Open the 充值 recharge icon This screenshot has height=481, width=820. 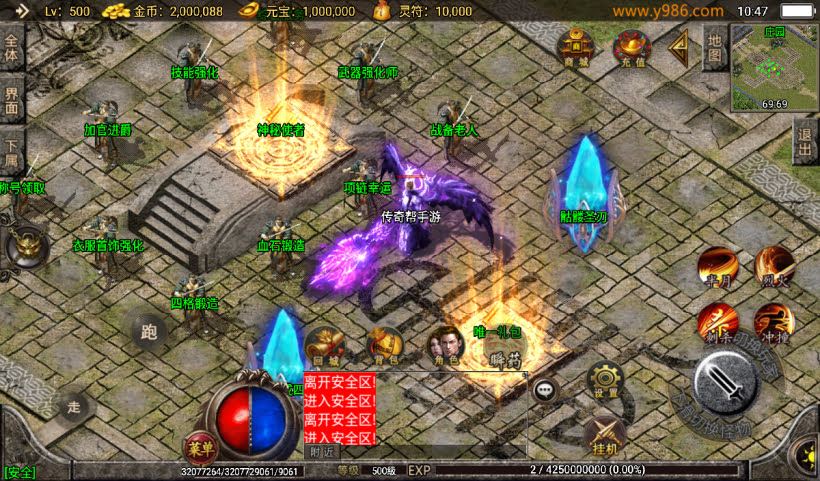[632, 47]
